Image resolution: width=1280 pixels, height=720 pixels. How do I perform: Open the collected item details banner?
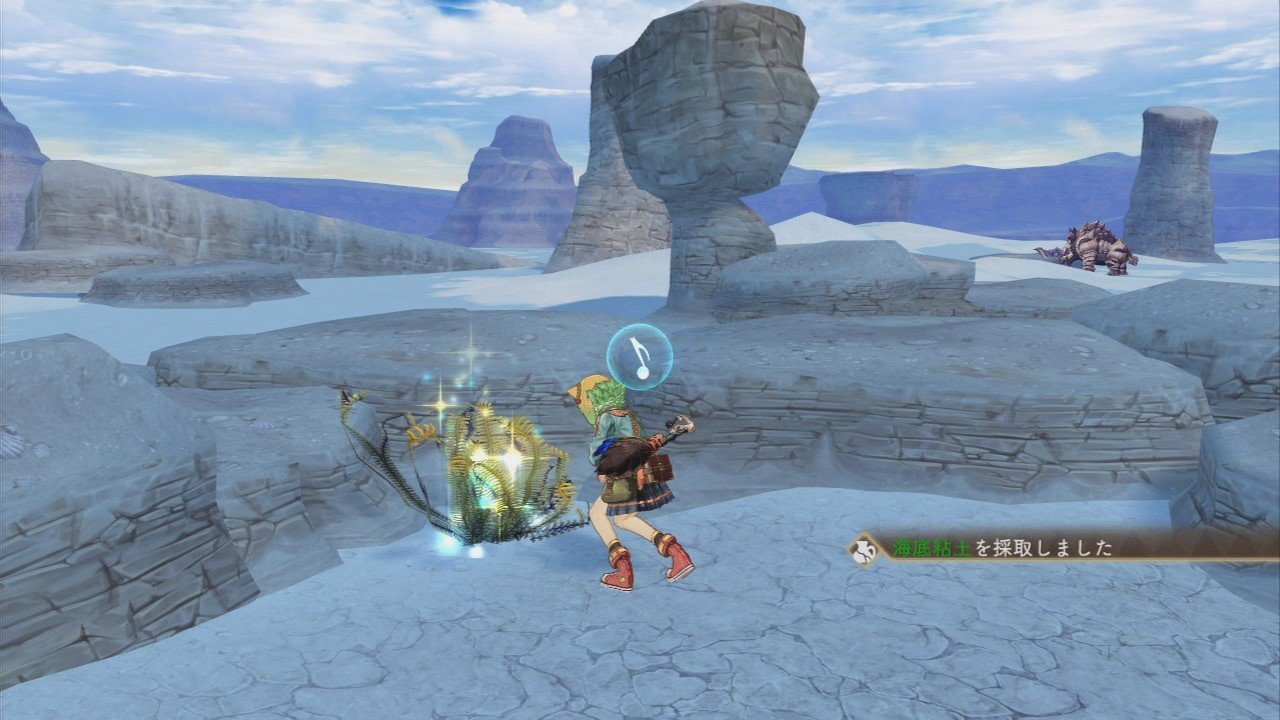pos(1000,546)
